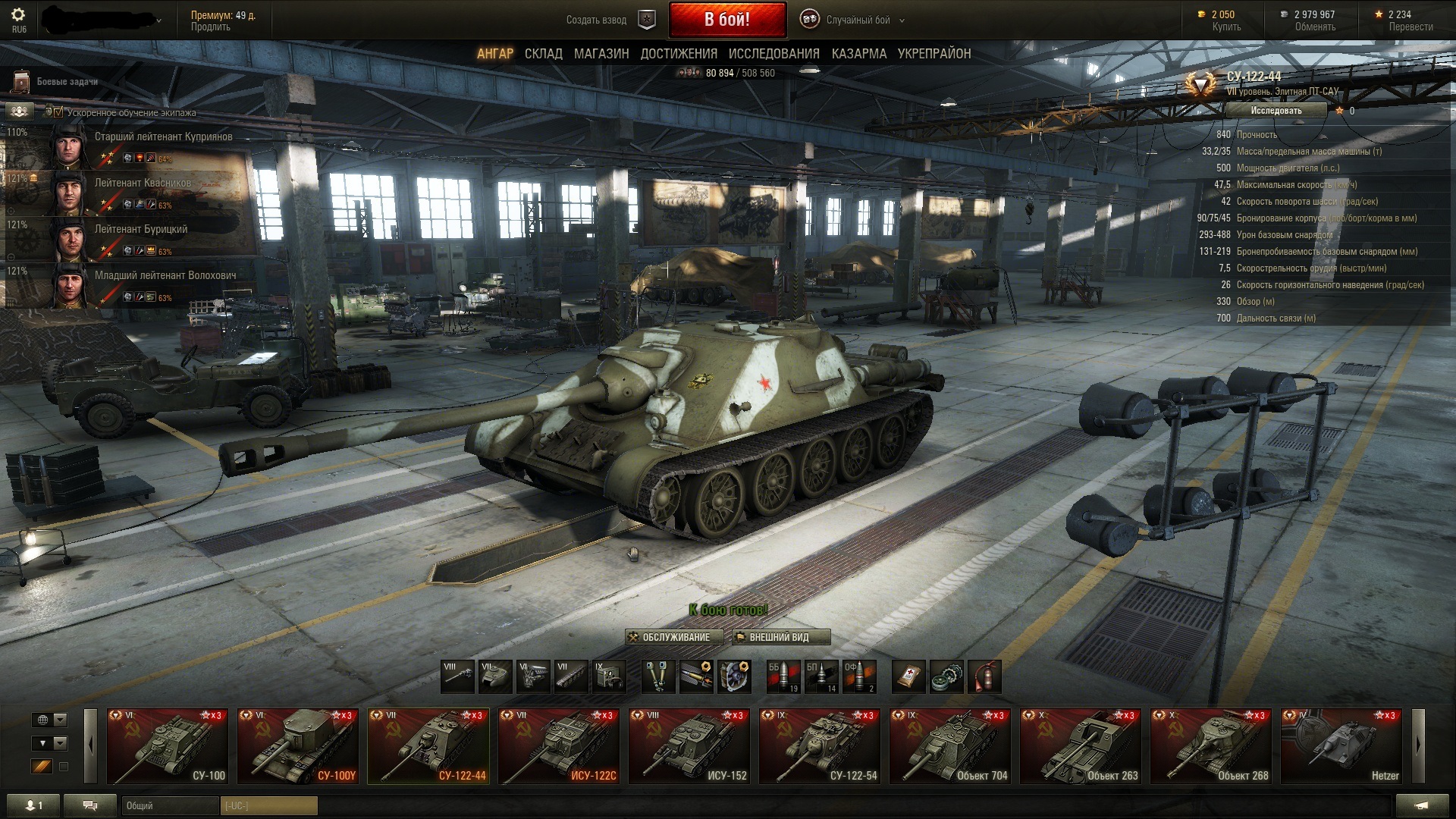This screenshot has width=1456, height=819.
Task: Open the ИССЛЕДОВАНИЯ research tab
Action: click(773, 54)
